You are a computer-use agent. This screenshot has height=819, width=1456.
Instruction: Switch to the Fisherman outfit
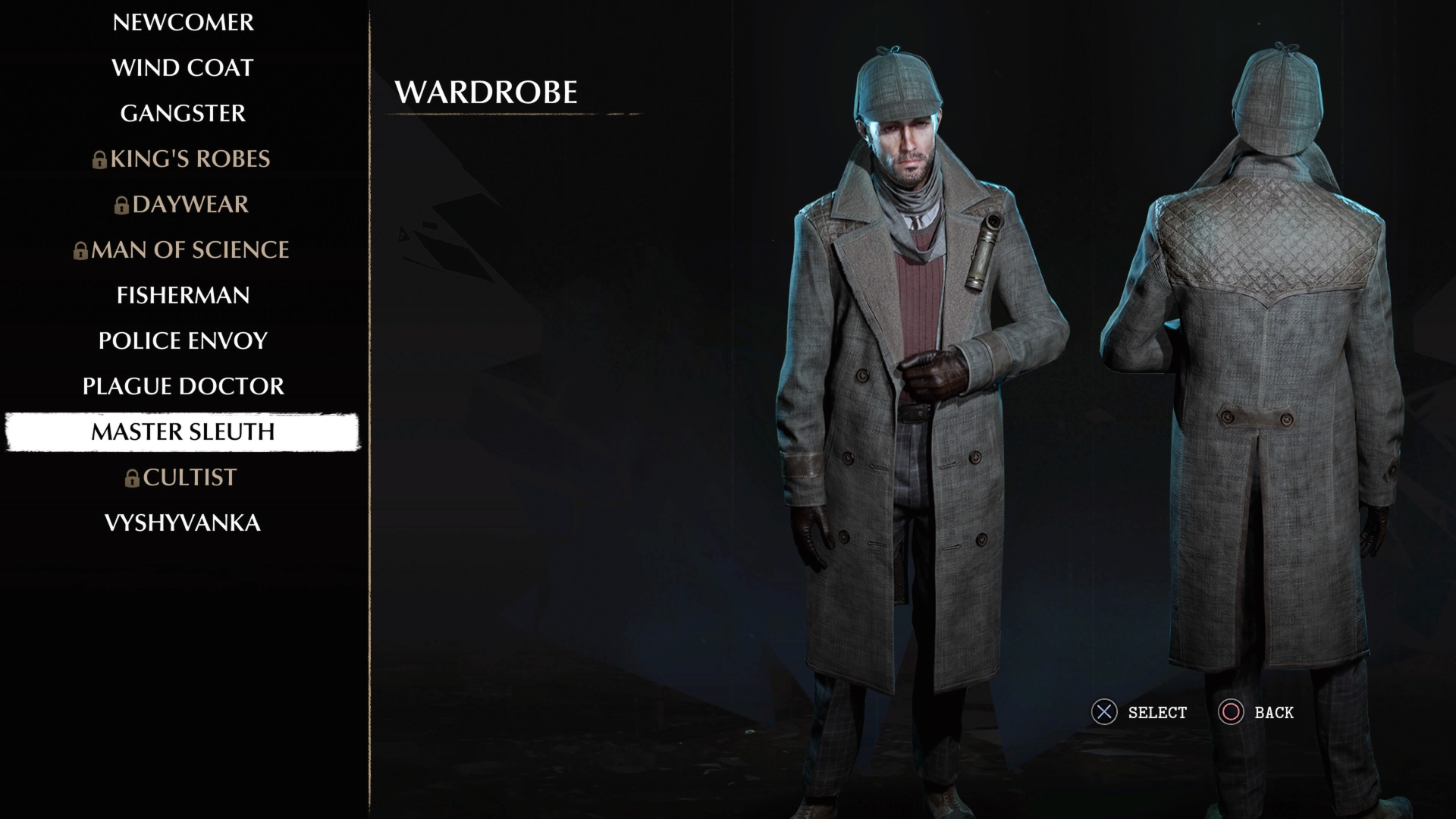[x=183, y=296]
